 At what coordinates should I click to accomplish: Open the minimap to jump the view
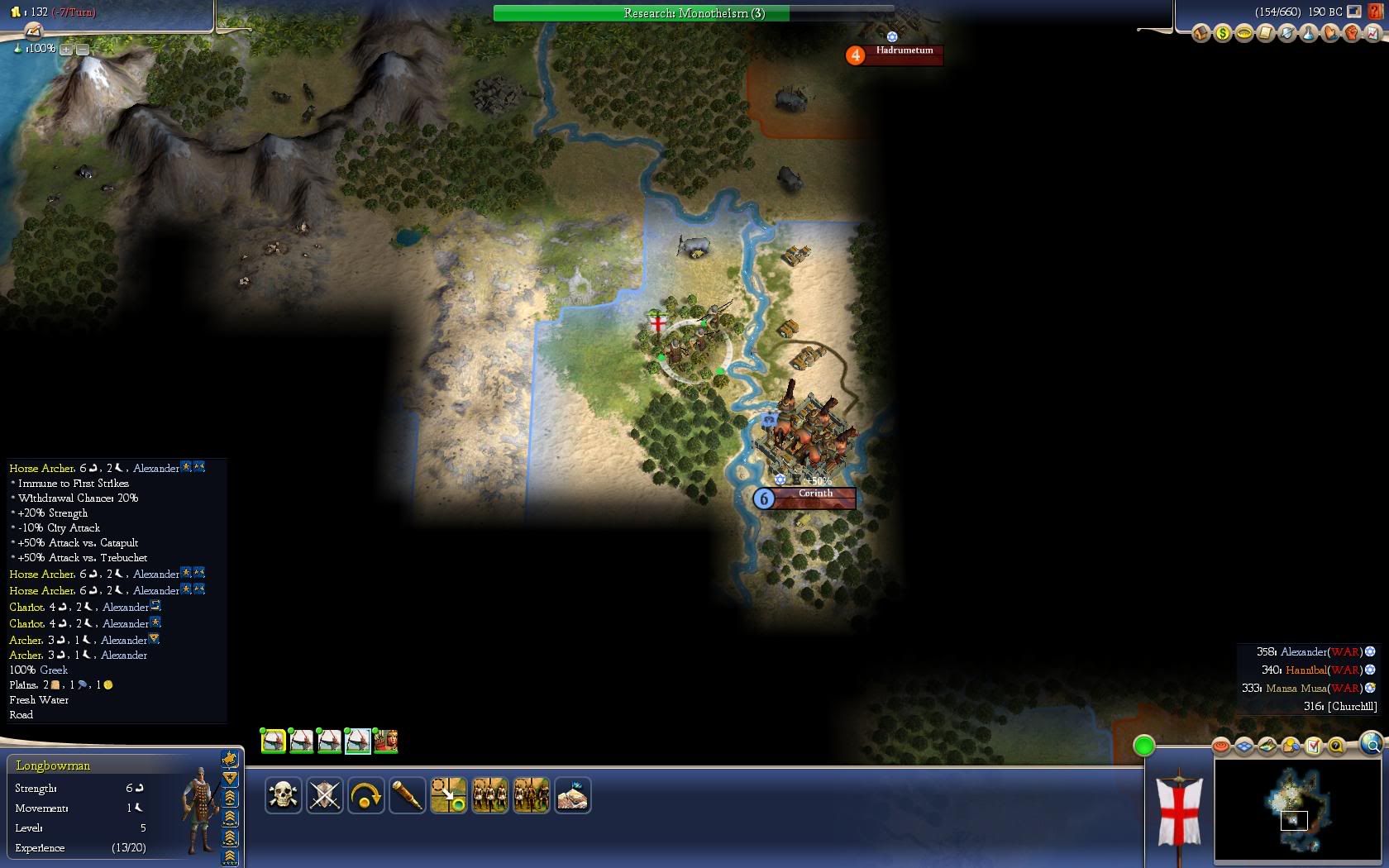[x=1296, y=810]
